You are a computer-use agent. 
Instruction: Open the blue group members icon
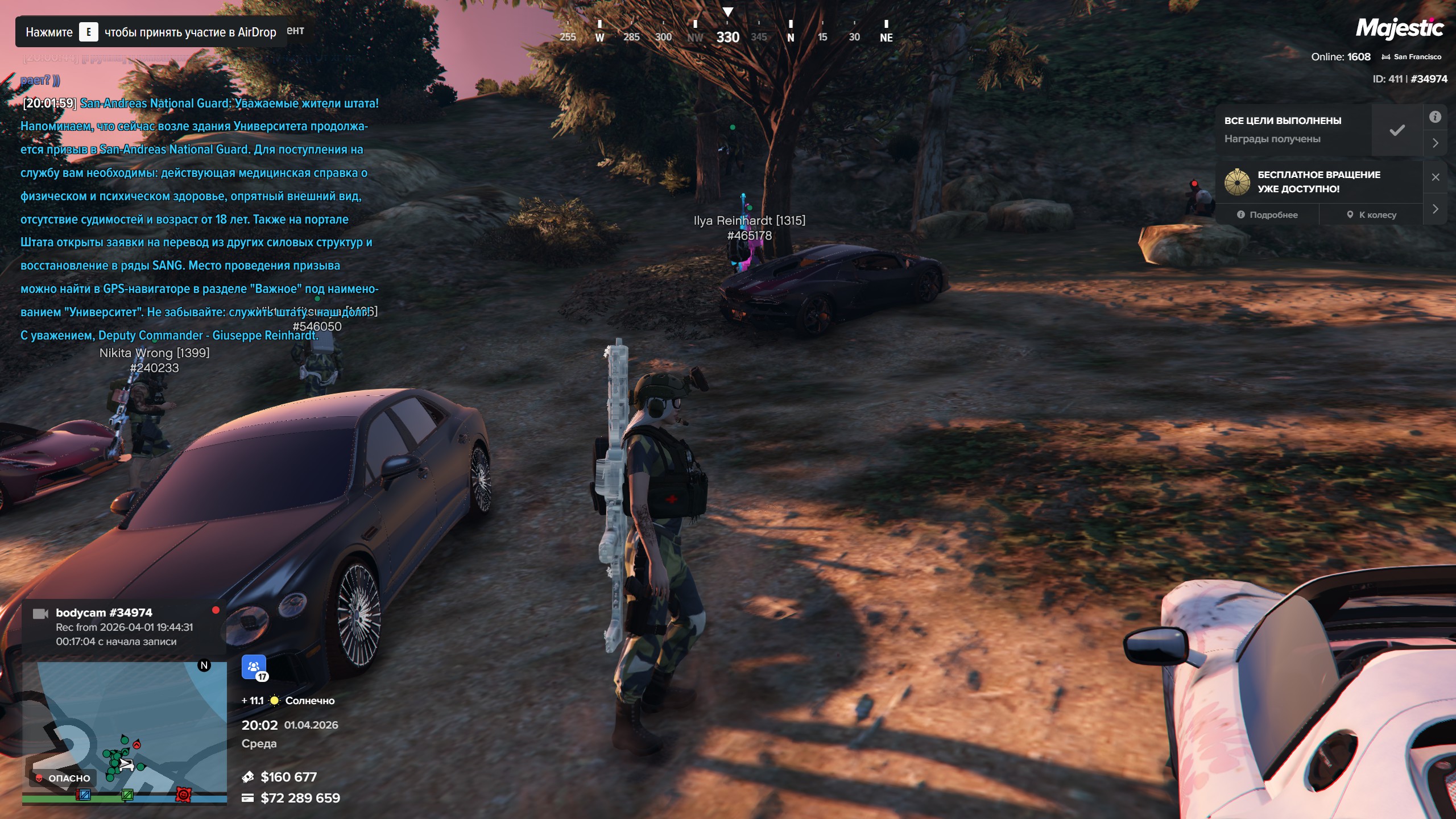pos(254,667)
